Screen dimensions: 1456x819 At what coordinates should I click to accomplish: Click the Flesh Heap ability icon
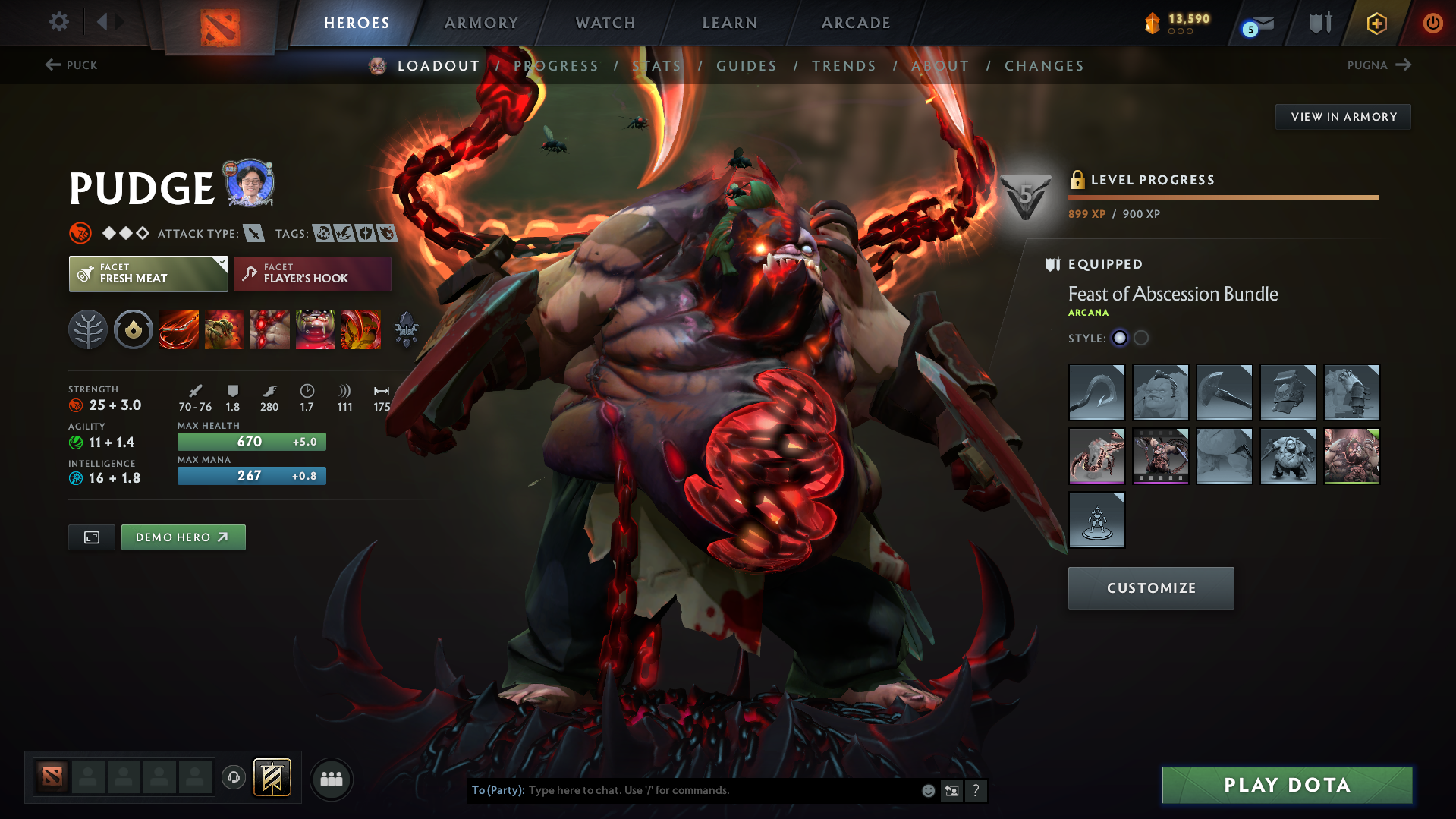click(x=270, y=329)
